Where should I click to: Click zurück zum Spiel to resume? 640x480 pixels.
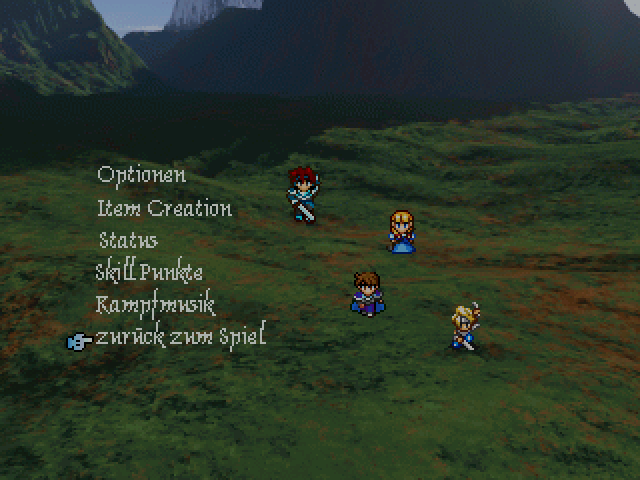click(x=180, y=336)
